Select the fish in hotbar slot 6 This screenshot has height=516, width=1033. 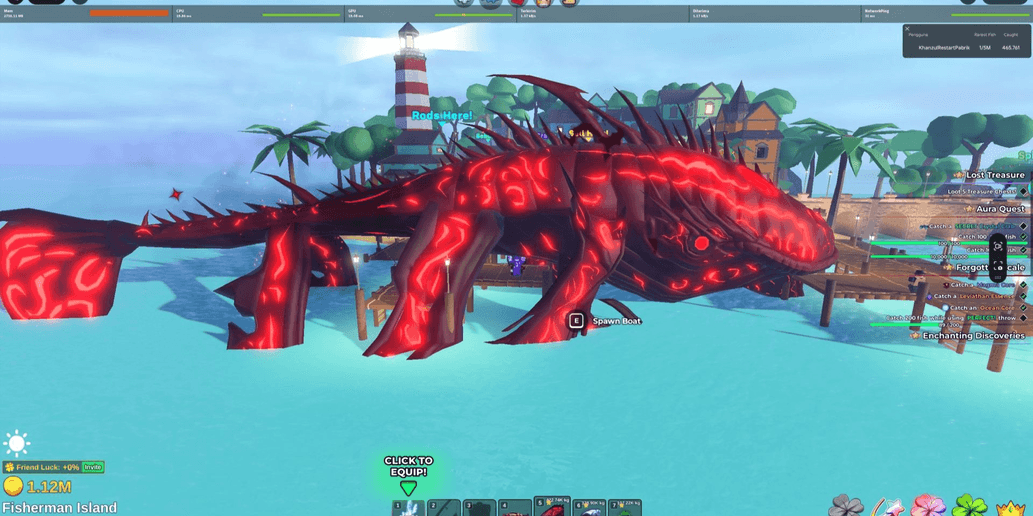pos(588,508)
